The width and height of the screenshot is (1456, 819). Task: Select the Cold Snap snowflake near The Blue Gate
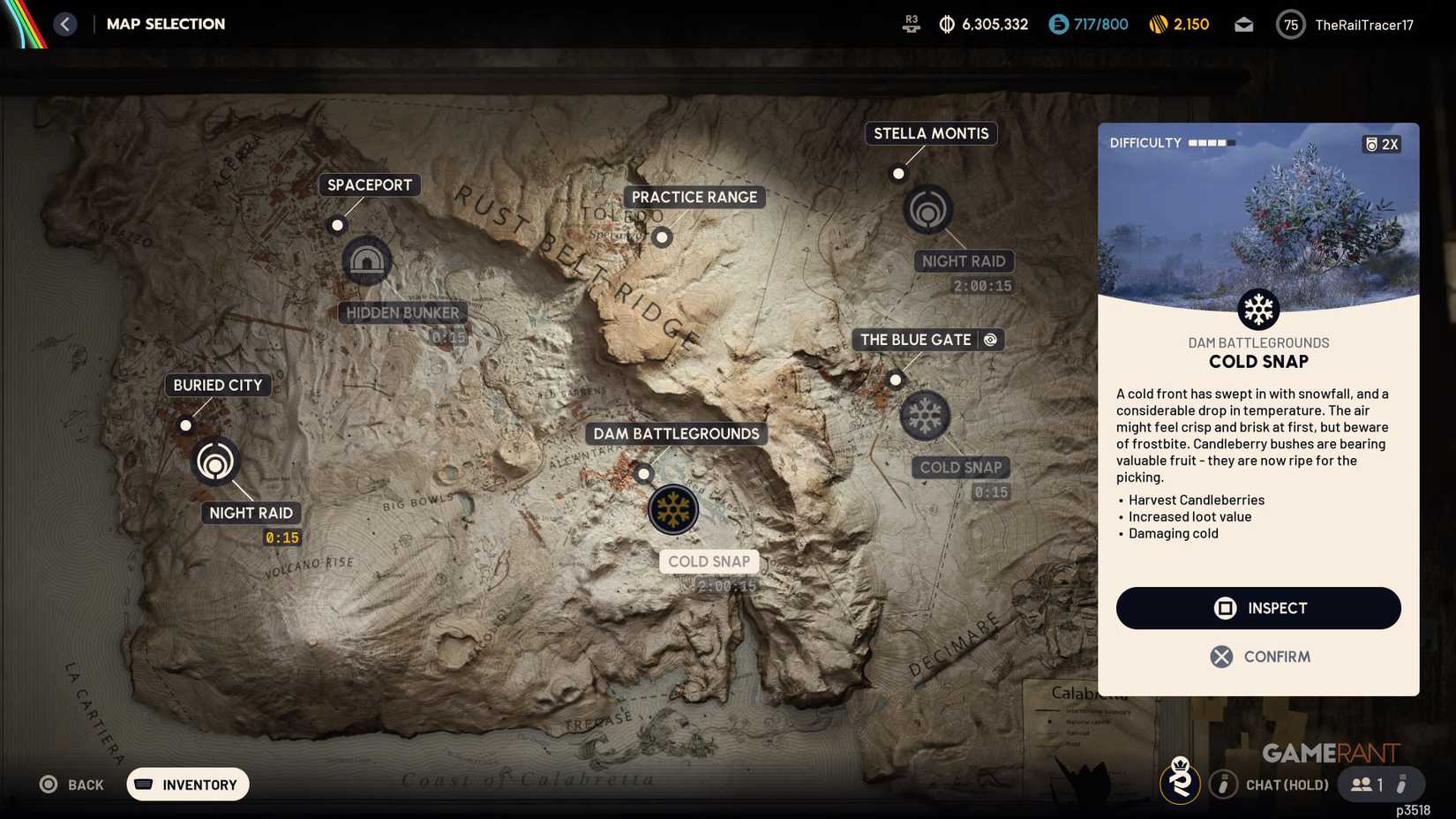(x=923, y=416)
